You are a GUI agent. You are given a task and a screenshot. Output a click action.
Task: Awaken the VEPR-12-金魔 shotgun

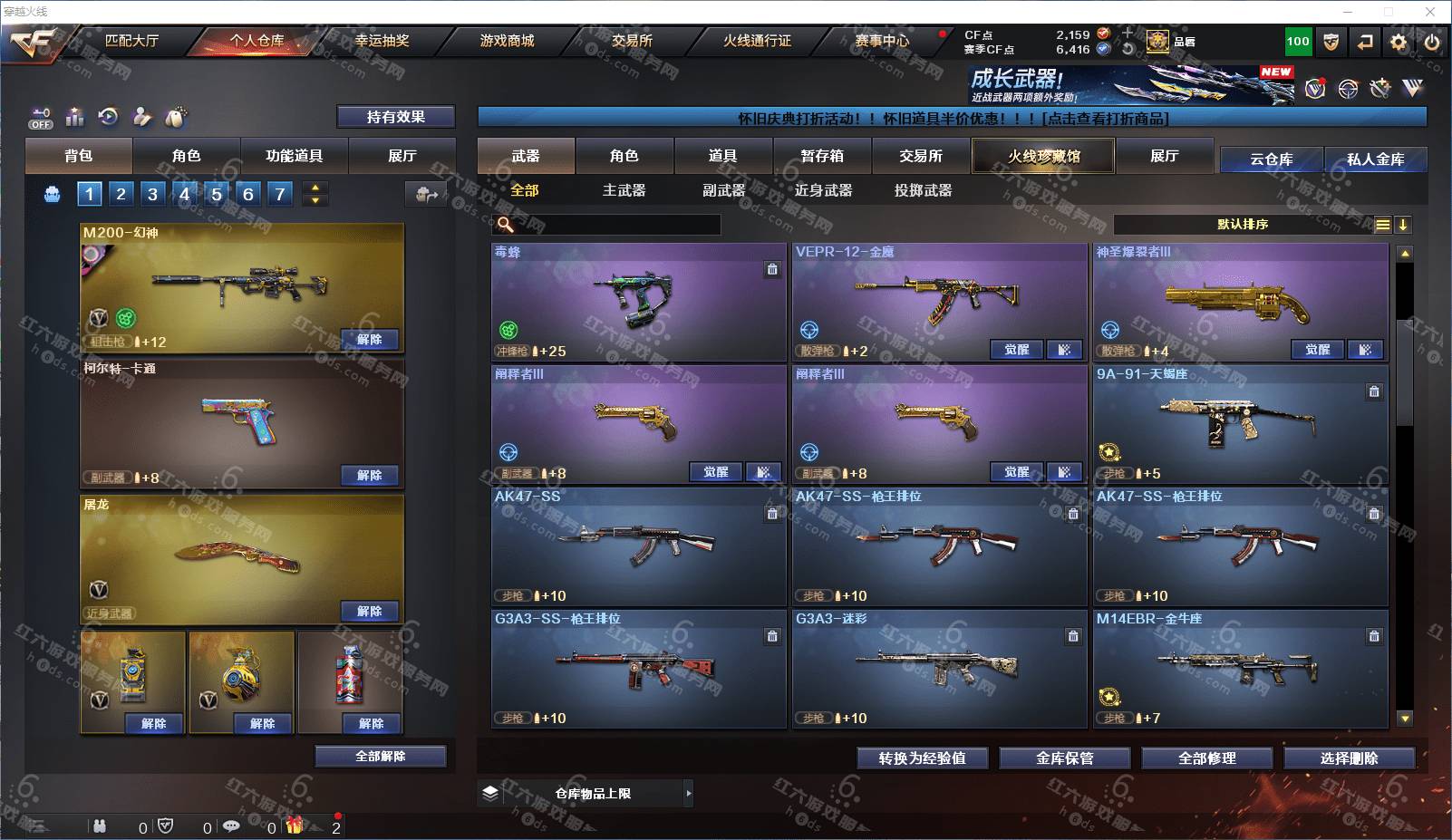click(x=1016, y=350)
